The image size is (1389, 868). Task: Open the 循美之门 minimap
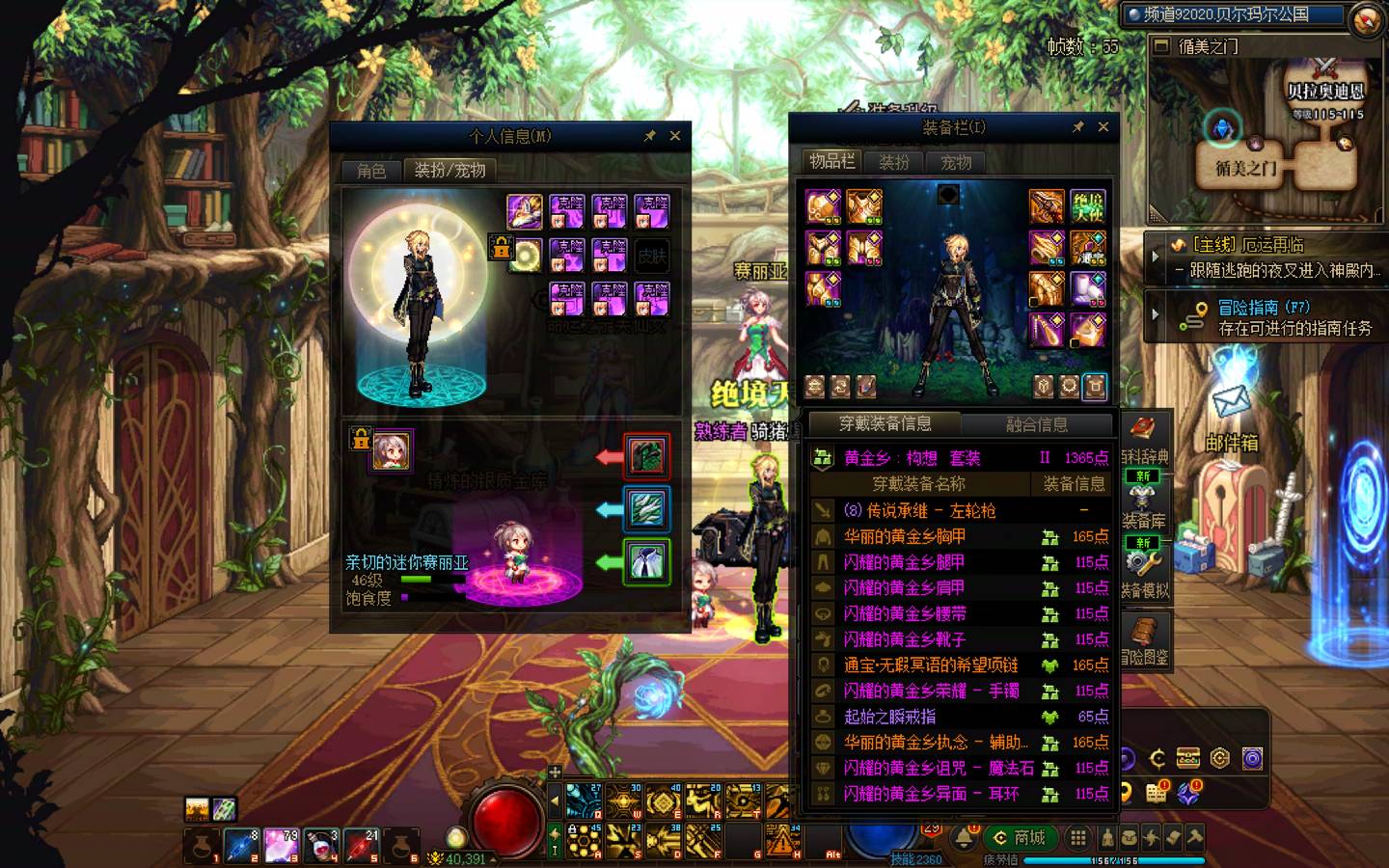point(1264,125)
